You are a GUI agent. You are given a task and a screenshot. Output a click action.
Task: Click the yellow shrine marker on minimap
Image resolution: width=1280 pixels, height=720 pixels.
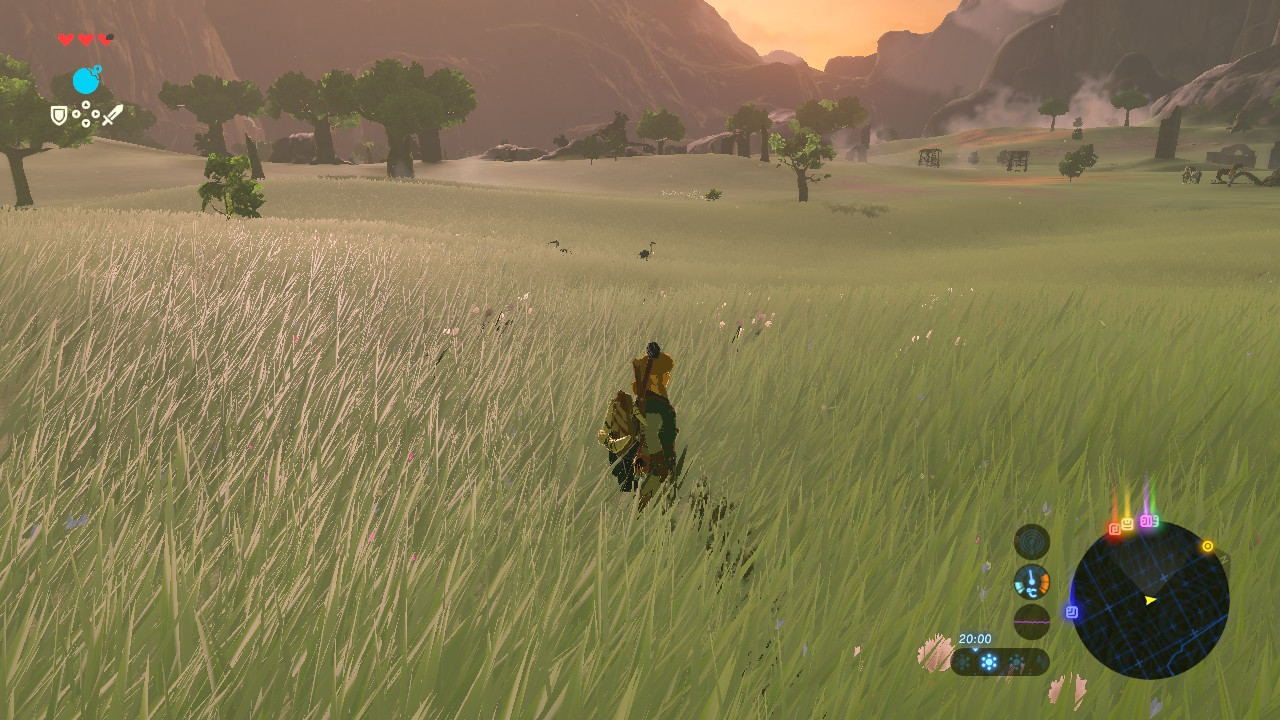click(1128, 524)
